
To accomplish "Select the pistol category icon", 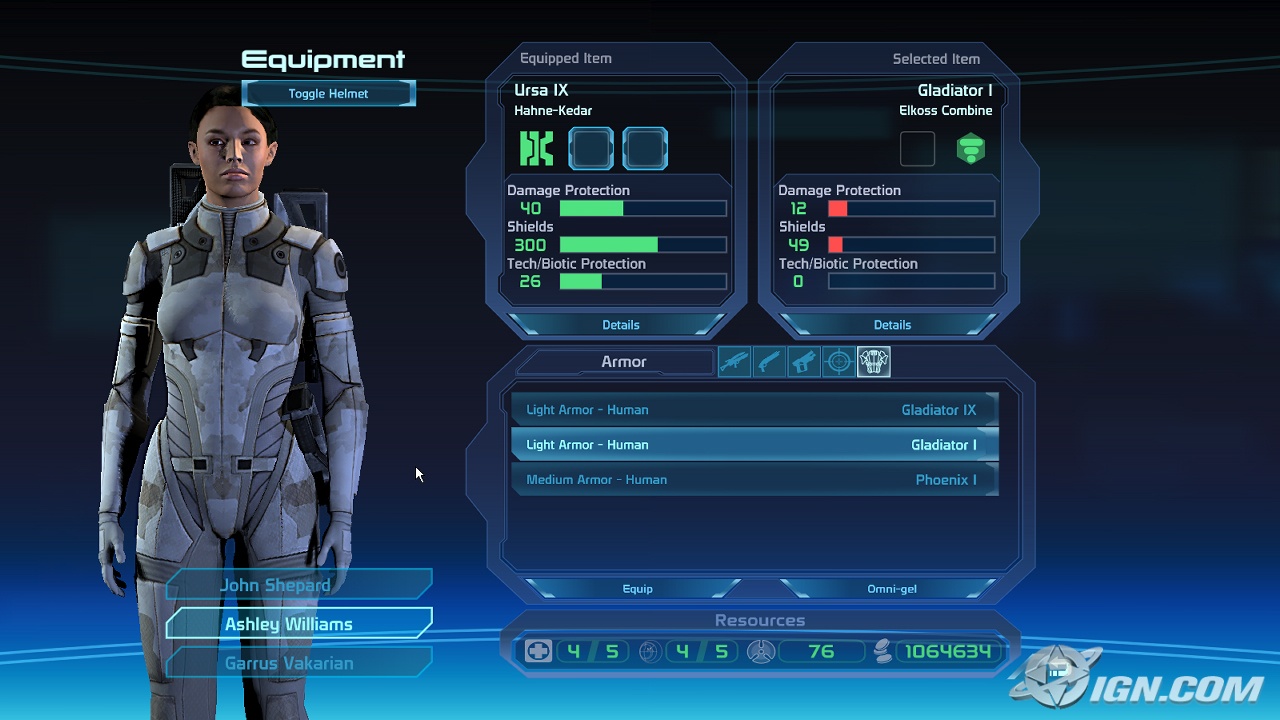I will click(x=804, y=361).
